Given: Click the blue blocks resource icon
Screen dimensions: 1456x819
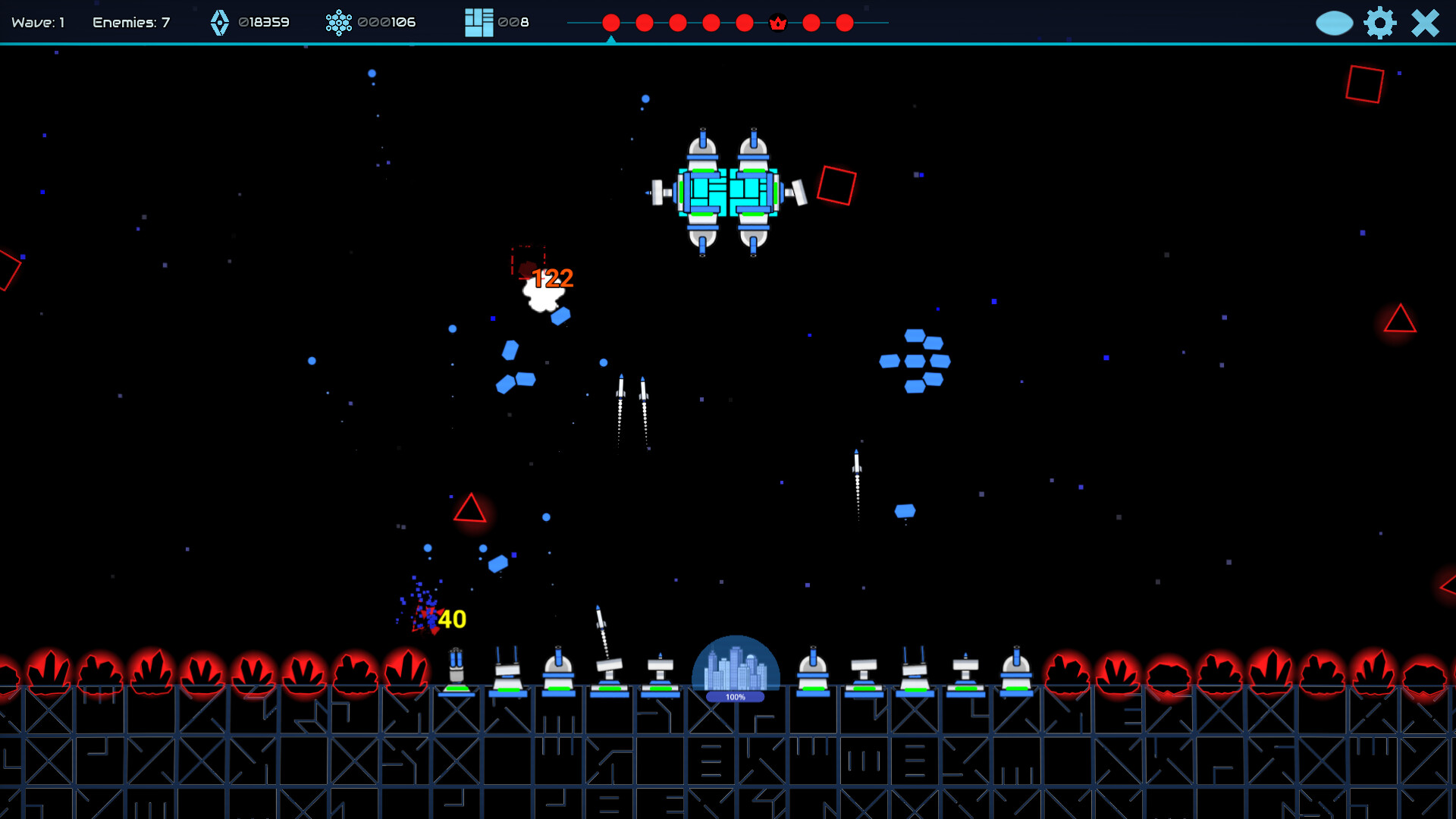Looking at the screenshot, I should coord(478,21).
